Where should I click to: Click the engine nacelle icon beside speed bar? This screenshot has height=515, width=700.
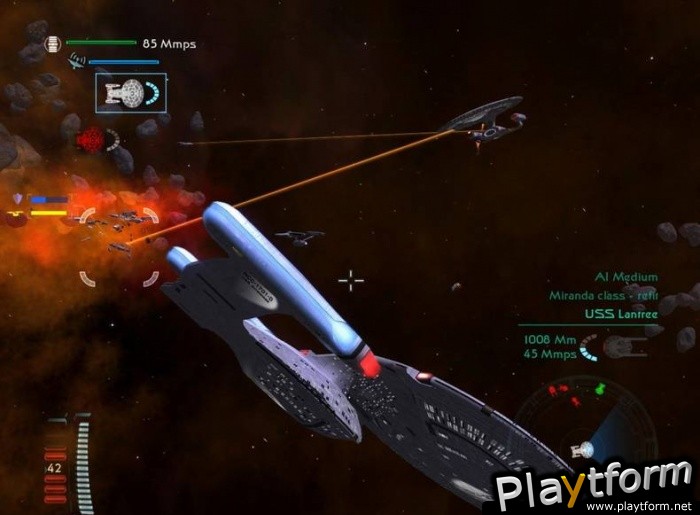(52, 44)
